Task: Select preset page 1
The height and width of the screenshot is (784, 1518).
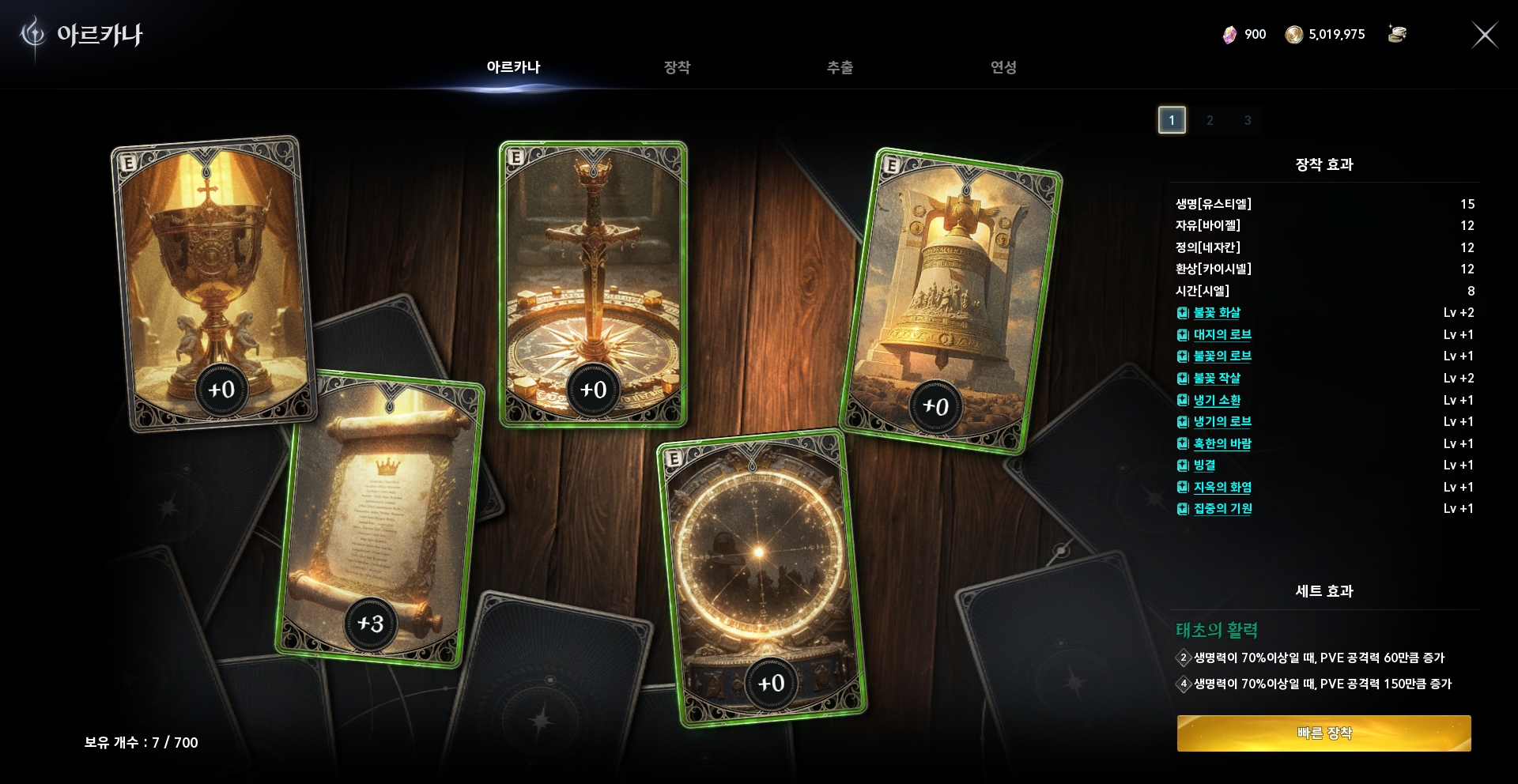Action: point(1172,120)
